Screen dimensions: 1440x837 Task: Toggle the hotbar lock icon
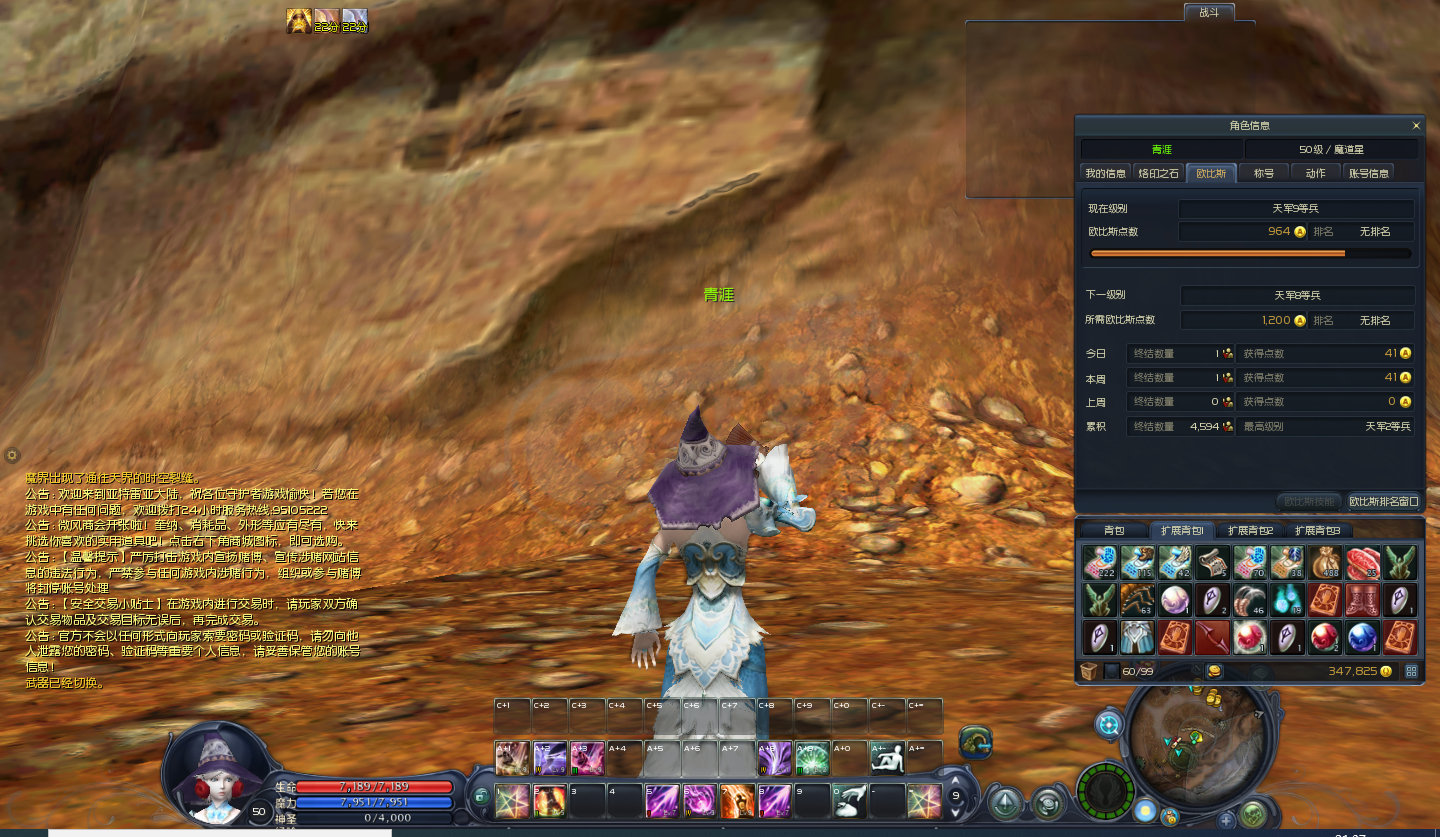481,797
